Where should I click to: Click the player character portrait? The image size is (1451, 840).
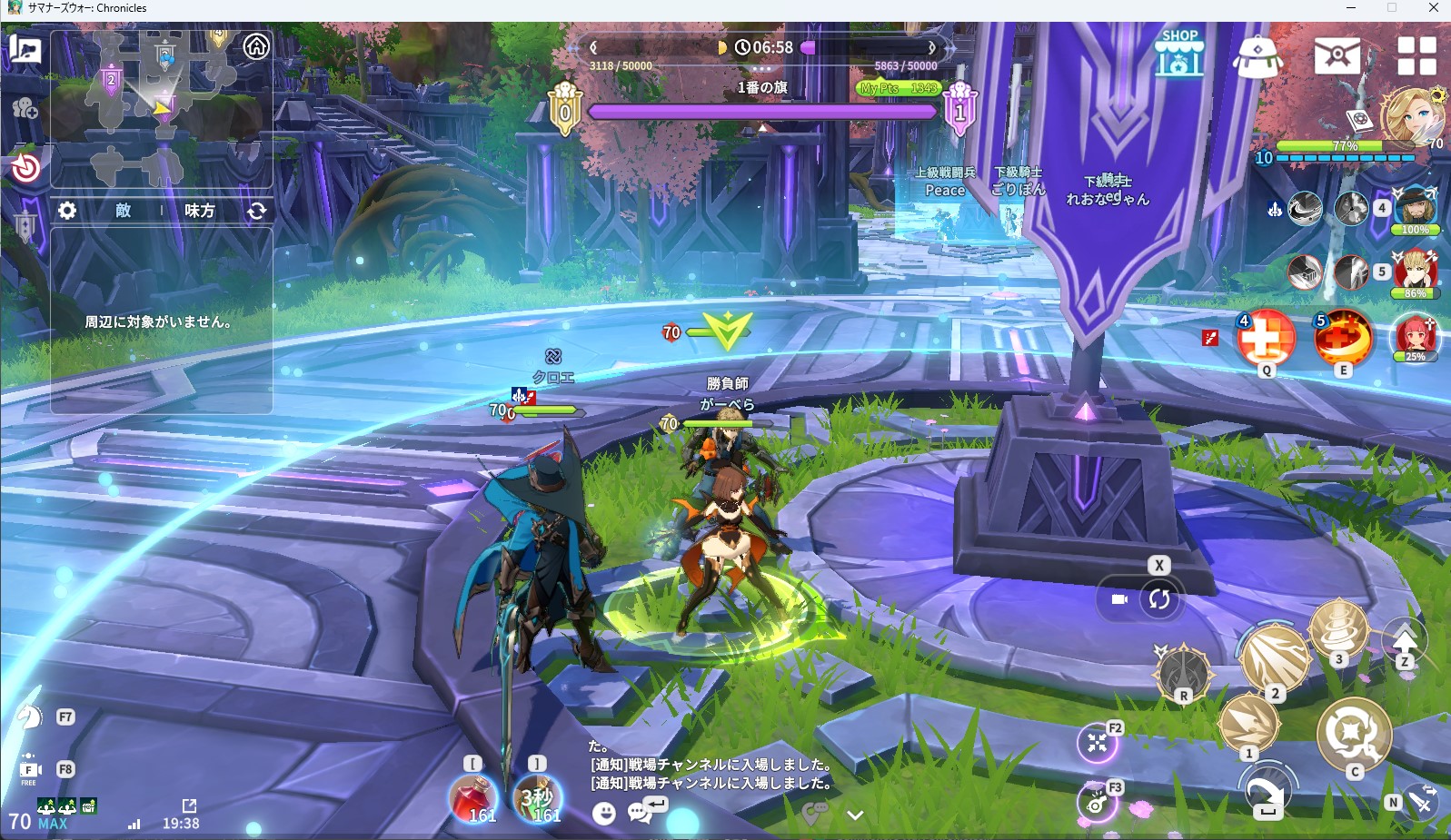(x=1409, y=114)
